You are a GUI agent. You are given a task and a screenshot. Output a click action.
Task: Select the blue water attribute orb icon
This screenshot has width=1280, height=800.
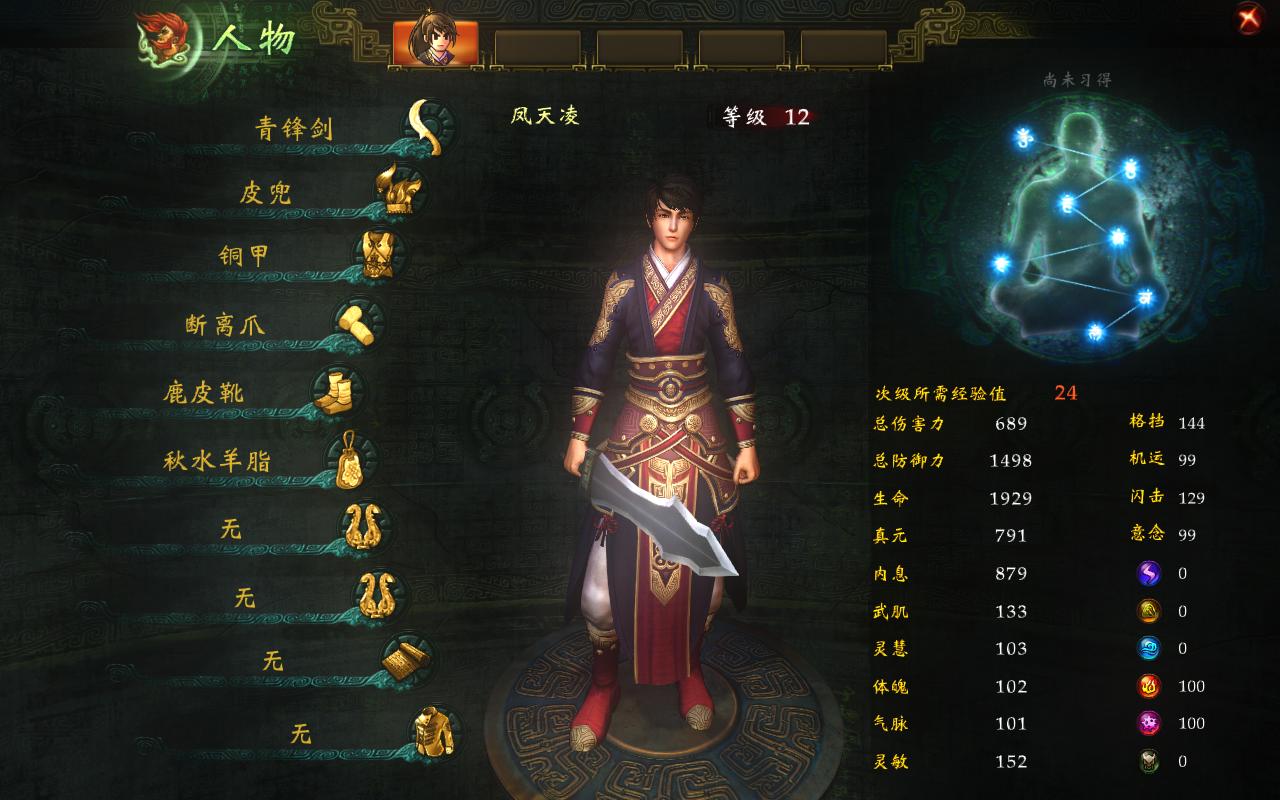click(1148, 648)
